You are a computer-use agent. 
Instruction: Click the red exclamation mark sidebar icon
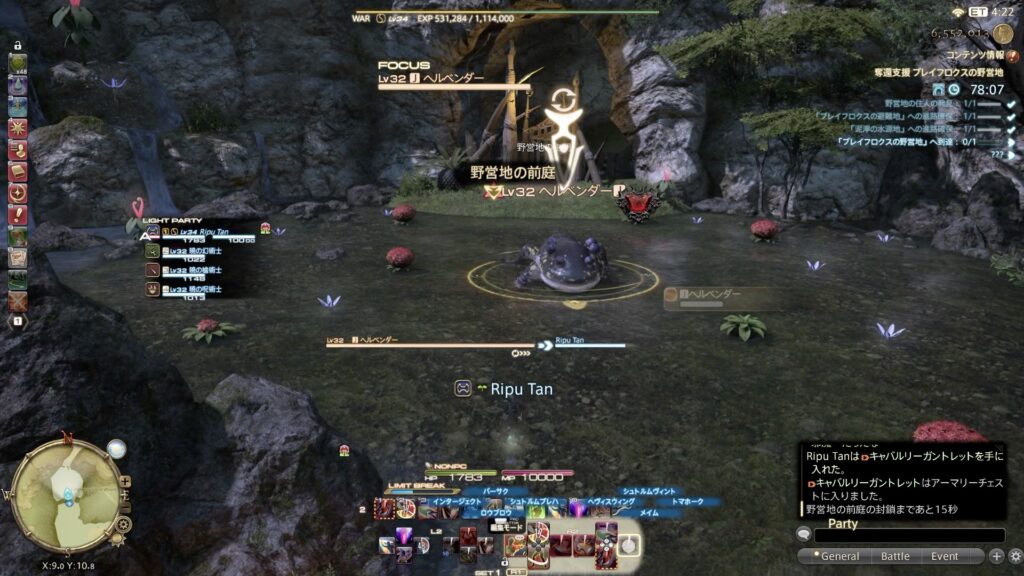(x=18, y=215)
